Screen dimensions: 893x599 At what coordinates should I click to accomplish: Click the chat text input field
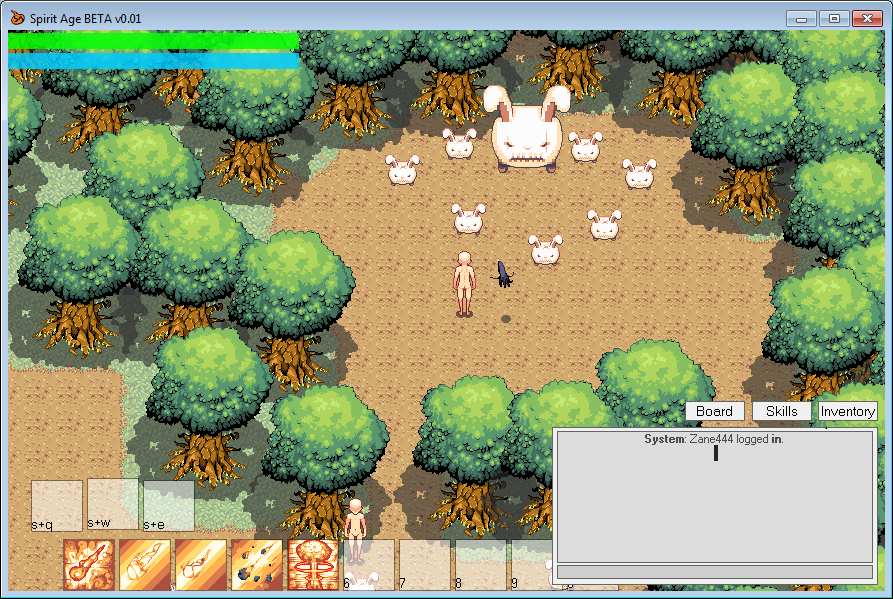[714, 572]
